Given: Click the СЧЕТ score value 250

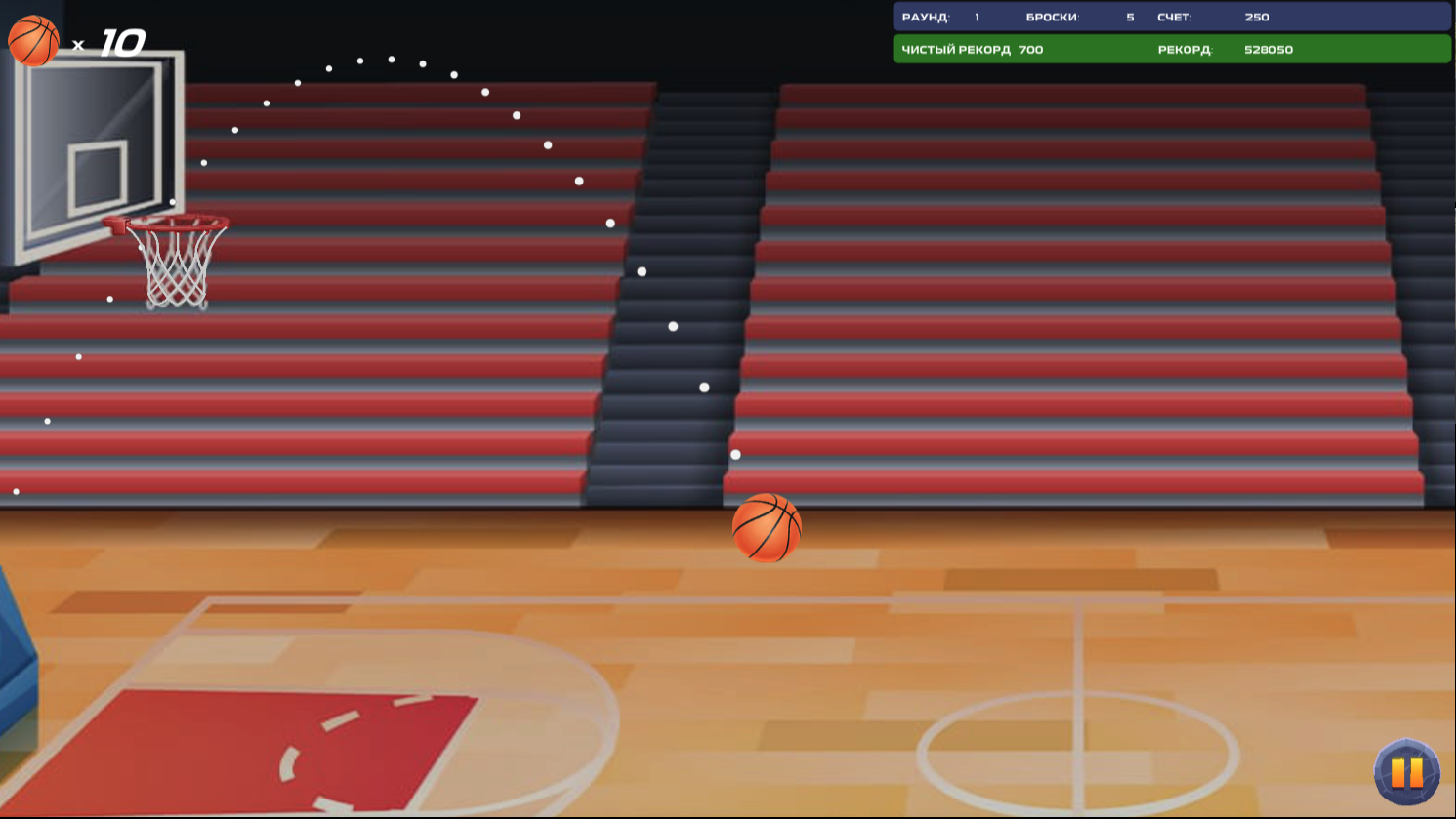Looking at the screenshot, I should (x=1256, y=17).
